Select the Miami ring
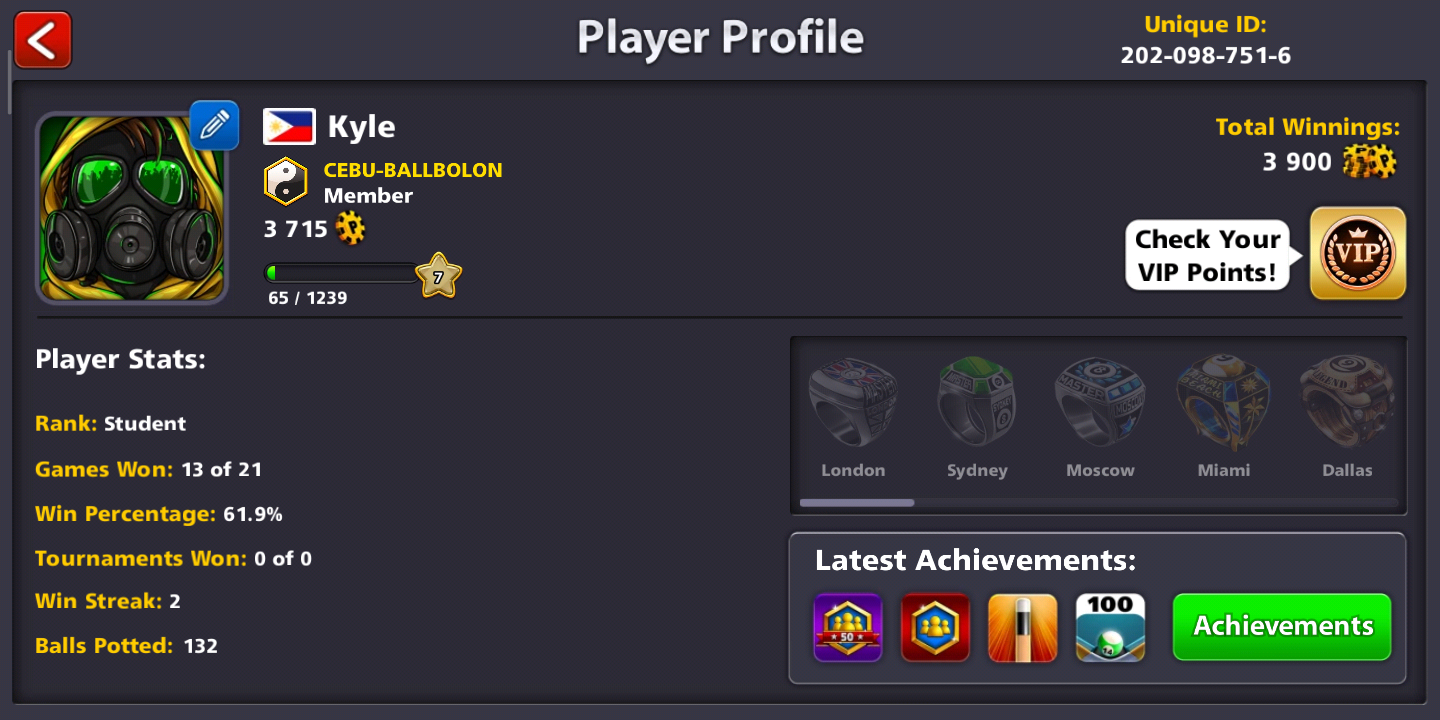The width and height of the screenshot is (1440, 720). [x=1224, y=405]
